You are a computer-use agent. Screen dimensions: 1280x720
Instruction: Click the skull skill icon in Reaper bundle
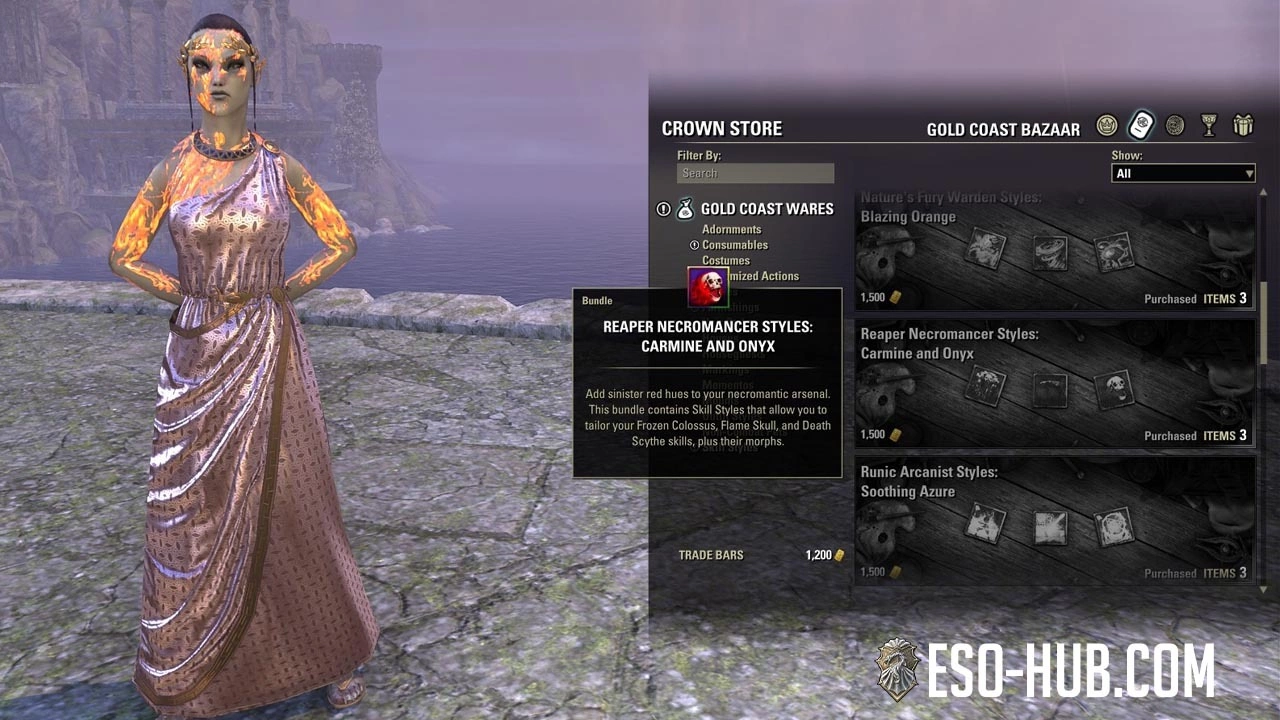(1113, 389)
